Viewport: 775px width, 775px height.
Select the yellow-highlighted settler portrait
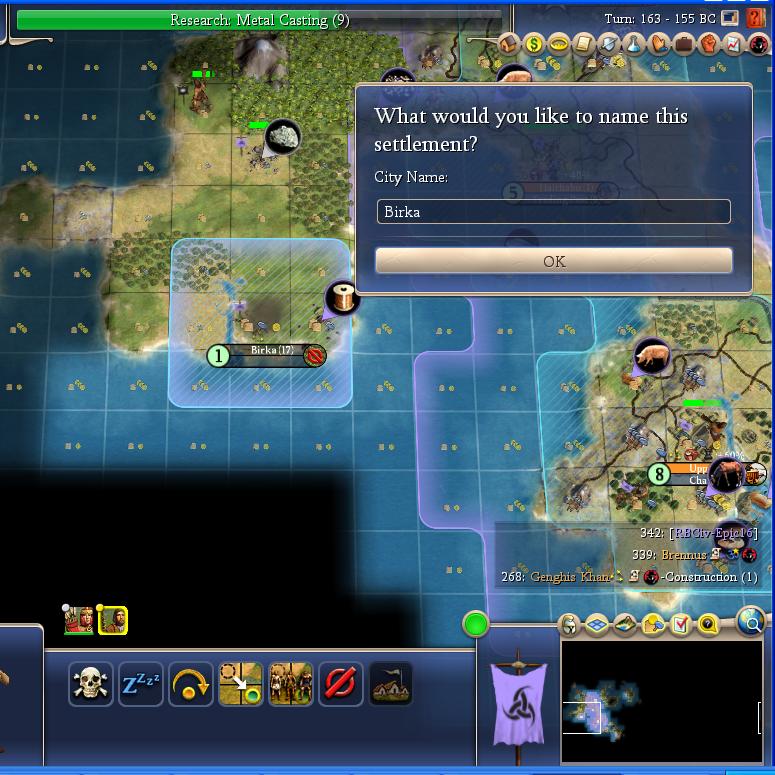pyautogui.click(x=113, y=621)
